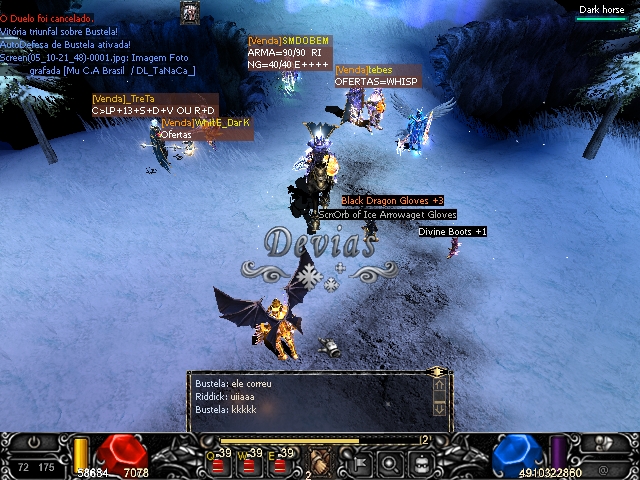Open the backpack inventory button
Viewport: 640px width, 480px height.
click(421, 463)
